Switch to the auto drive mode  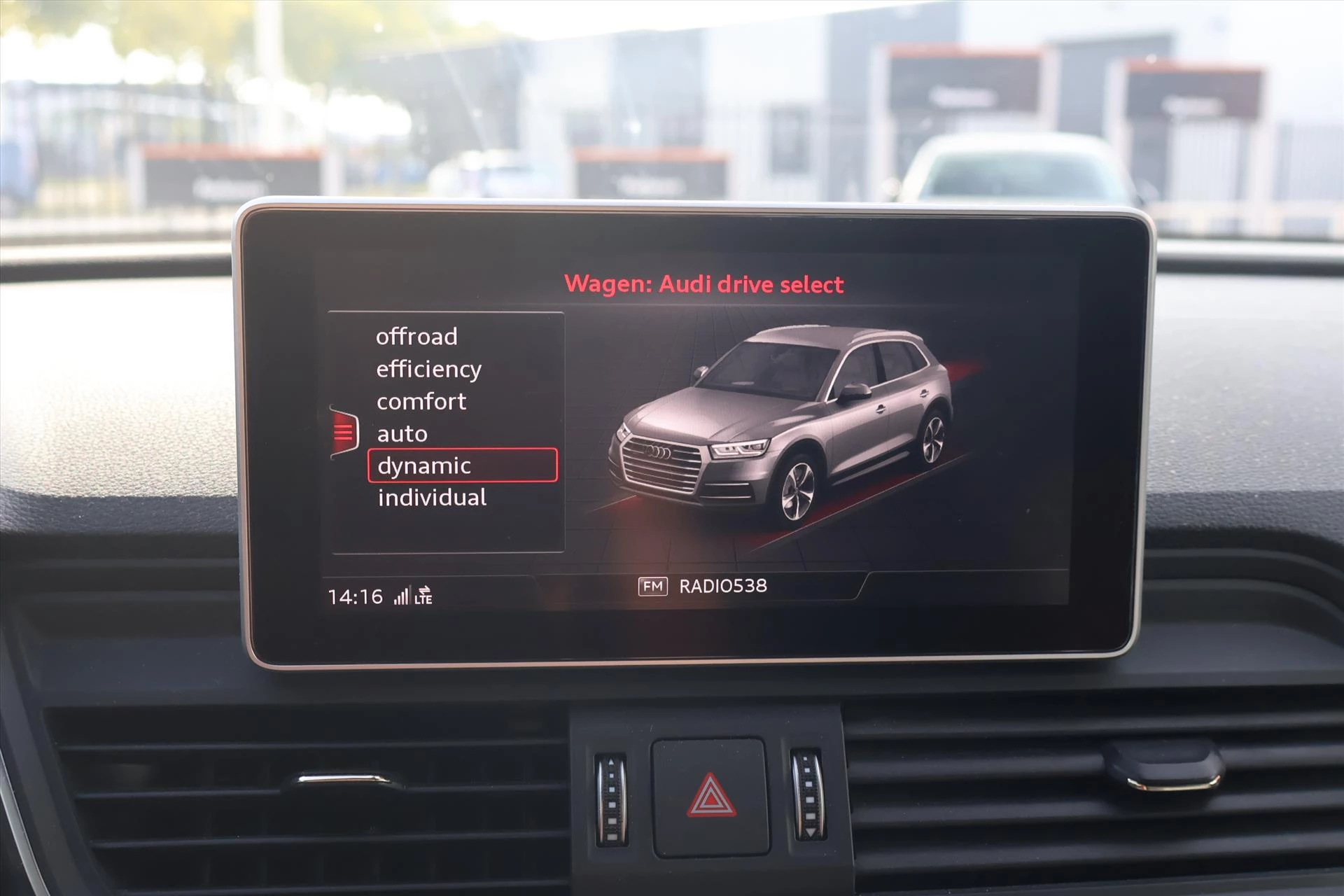401,433
